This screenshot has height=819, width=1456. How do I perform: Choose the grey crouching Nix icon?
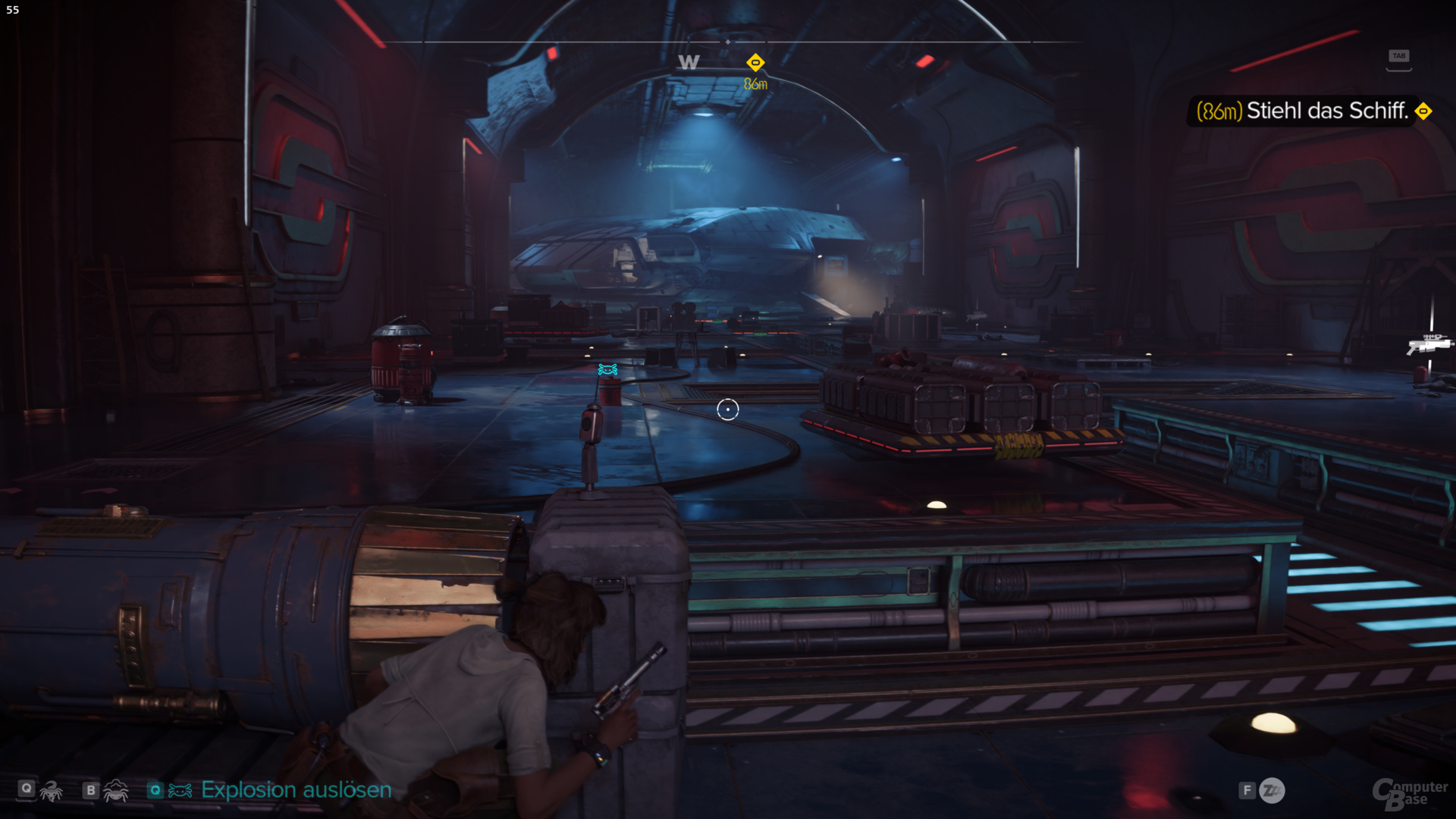(x=115, y=791)
